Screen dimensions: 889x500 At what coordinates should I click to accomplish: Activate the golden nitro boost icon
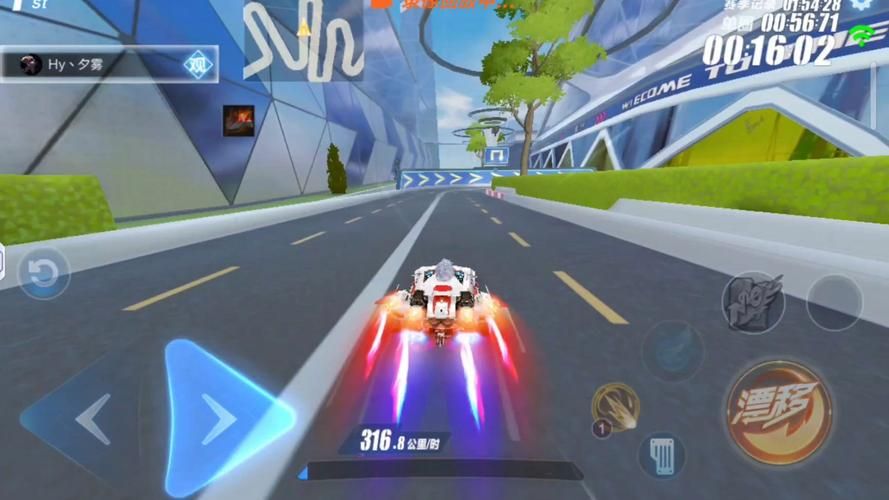coord(615,407)
